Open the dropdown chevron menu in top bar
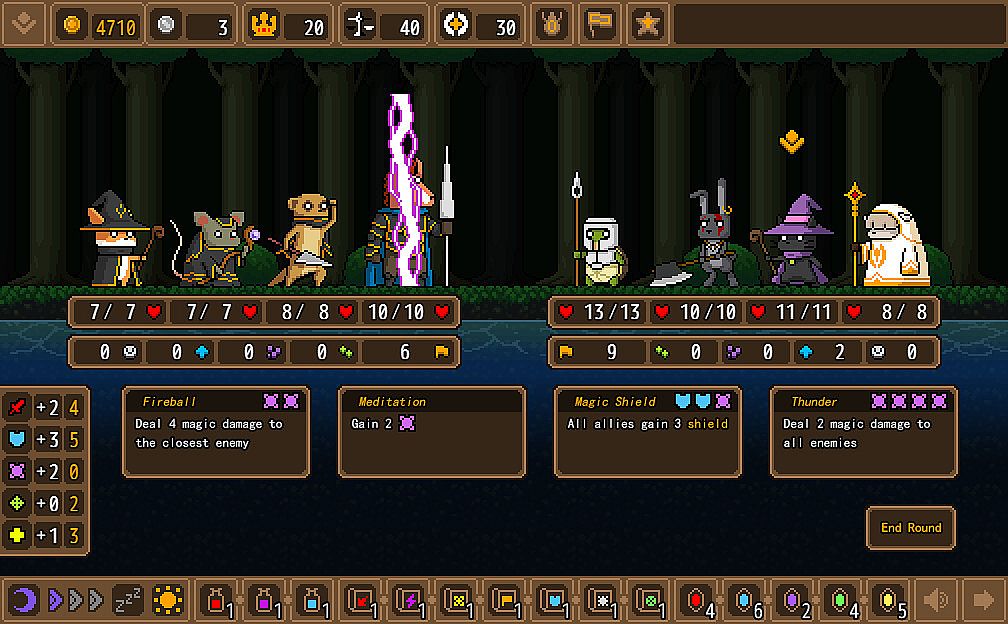This screenshot has width=1008, height=624. pyautogui.click(x=24, y=24)
